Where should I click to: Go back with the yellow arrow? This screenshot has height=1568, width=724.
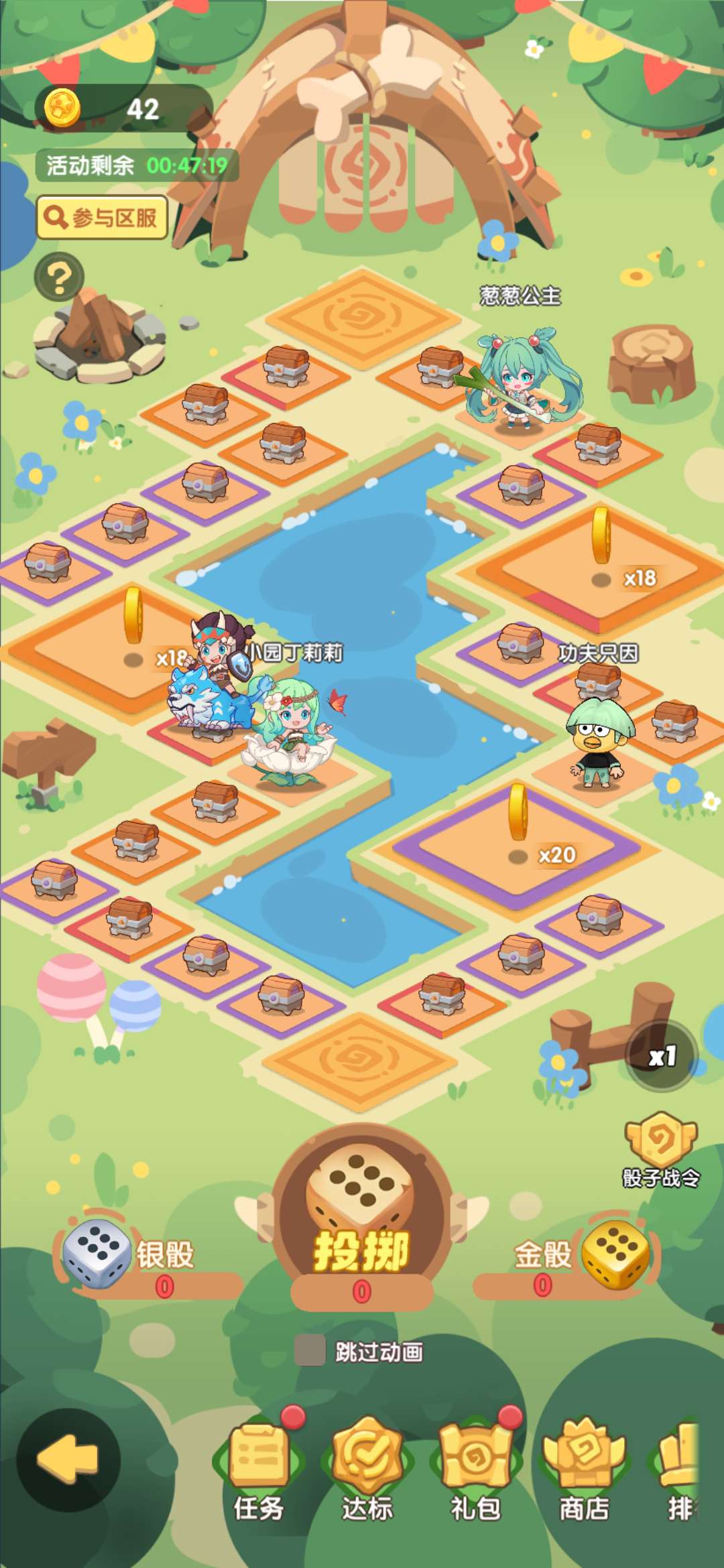pyautogui.click(x=68, y=1458)
